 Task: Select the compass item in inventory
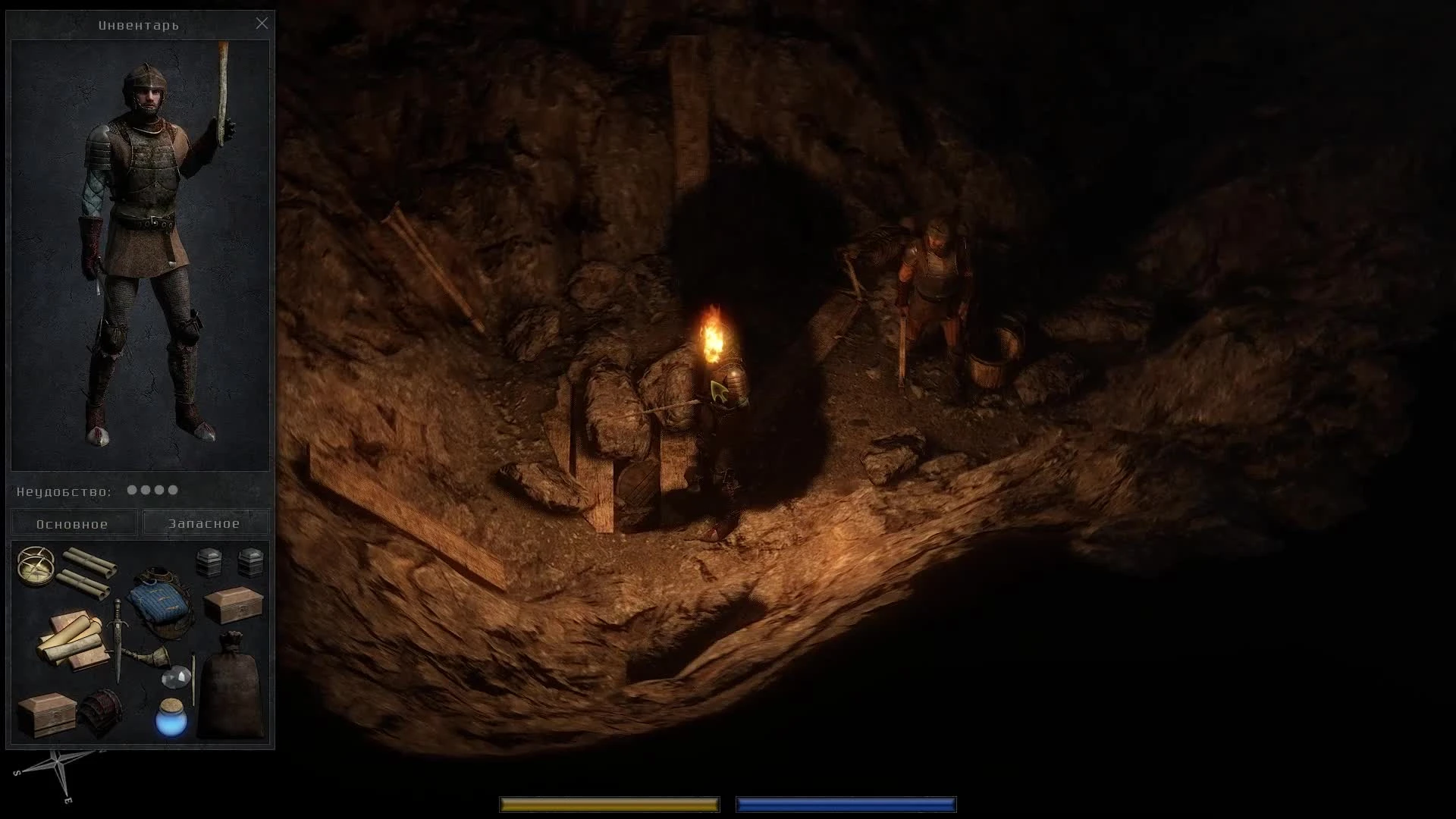(36, 565)
